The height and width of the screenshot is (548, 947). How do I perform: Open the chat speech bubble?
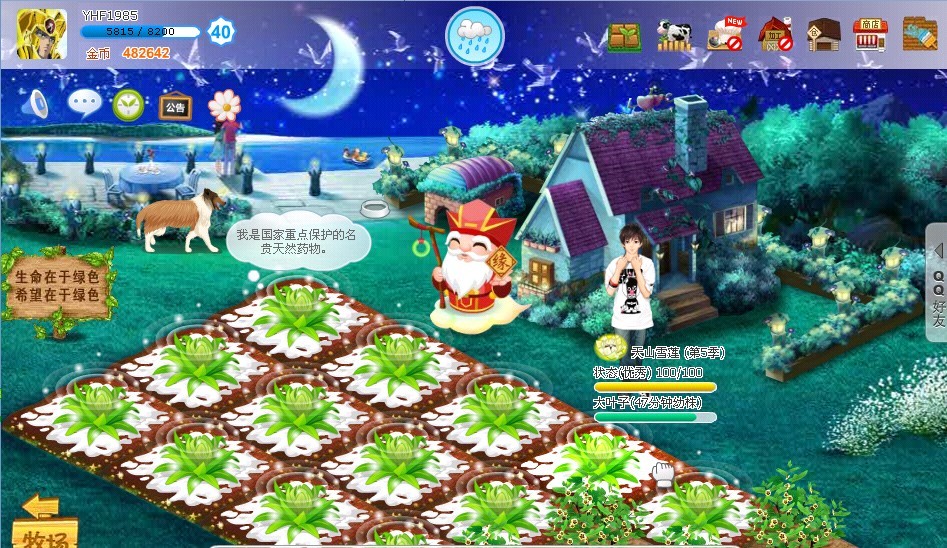84,102
